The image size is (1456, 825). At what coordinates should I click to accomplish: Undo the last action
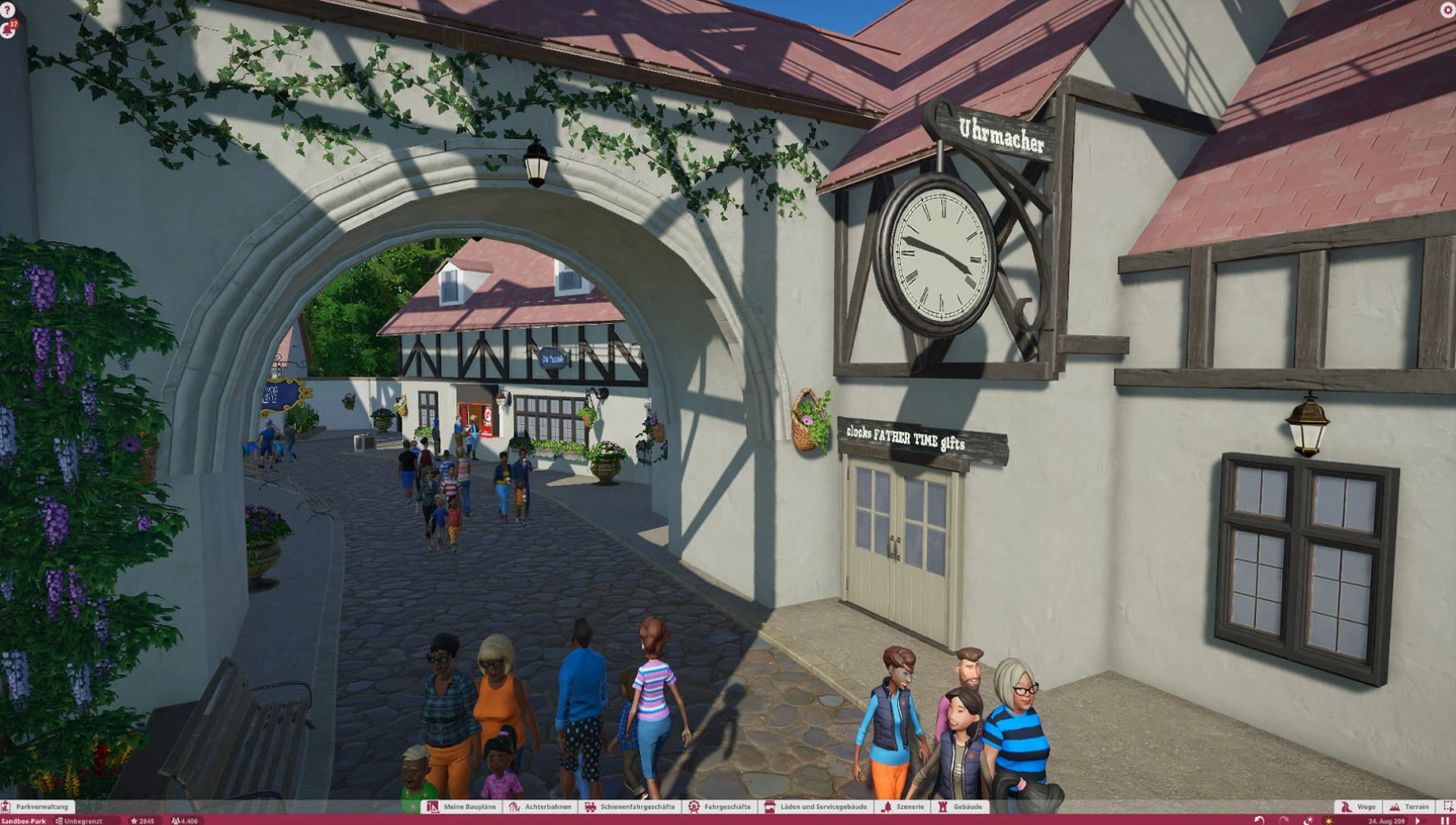1260,820
